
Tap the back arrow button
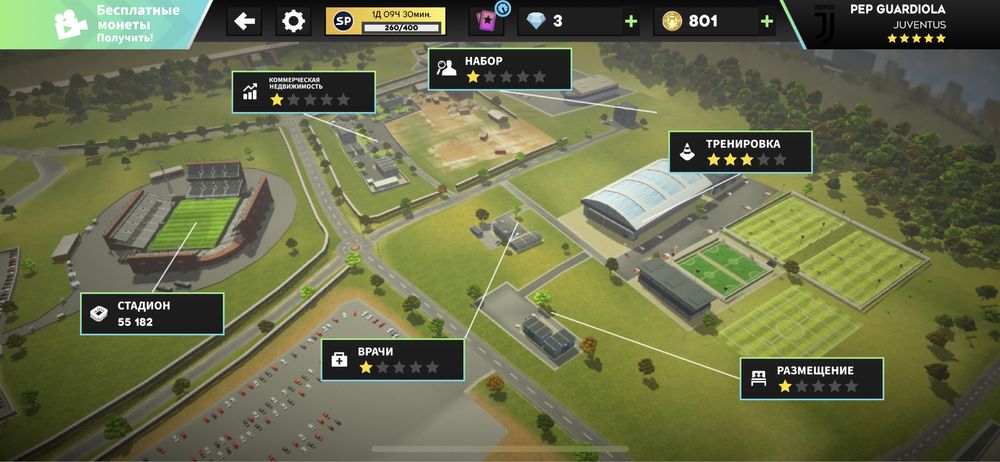coord(245,21)
